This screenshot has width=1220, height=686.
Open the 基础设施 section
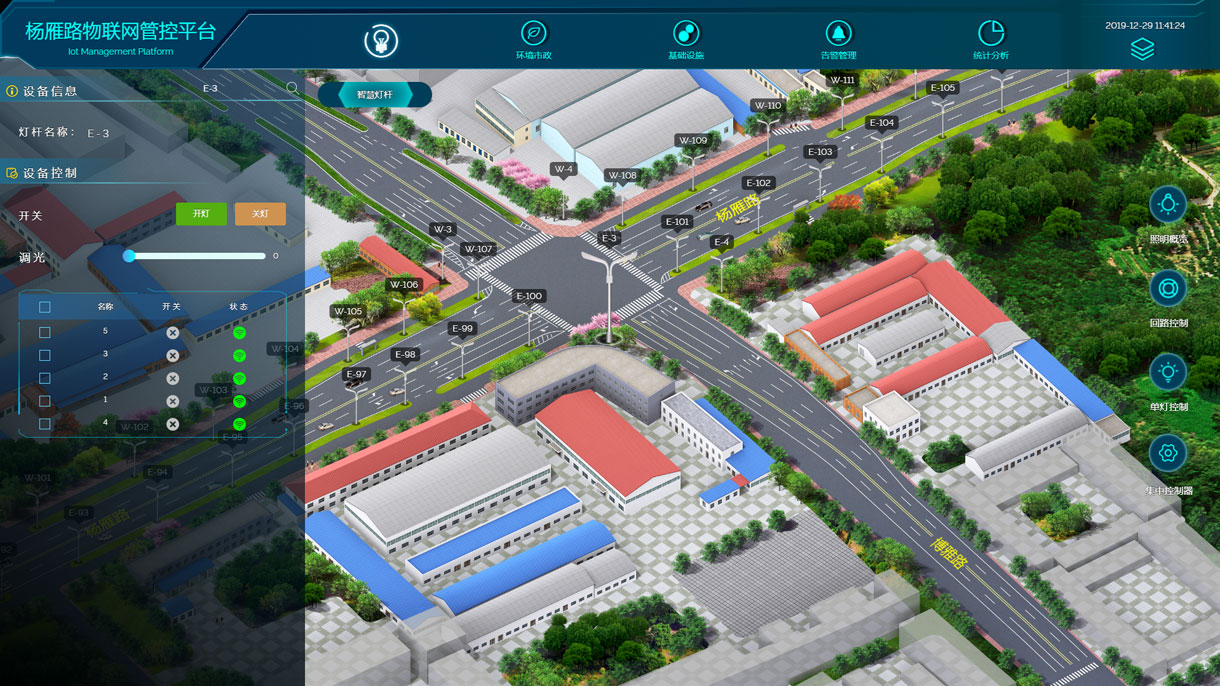[x=686, y=38]
